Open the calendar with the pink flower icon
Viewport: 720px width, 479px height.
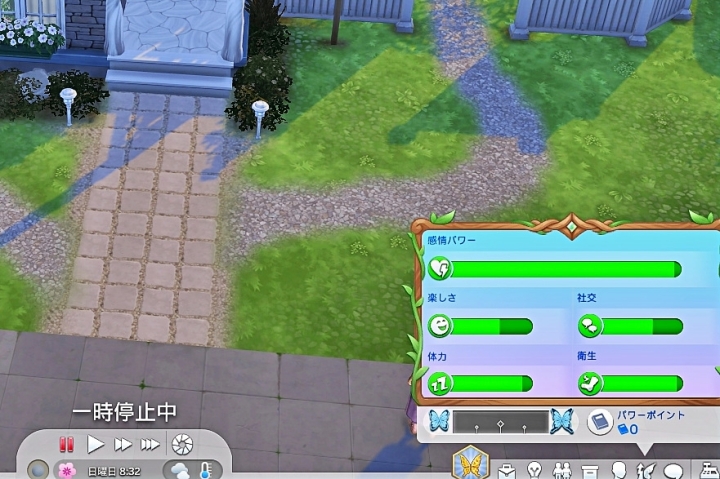tap(67, 470)
